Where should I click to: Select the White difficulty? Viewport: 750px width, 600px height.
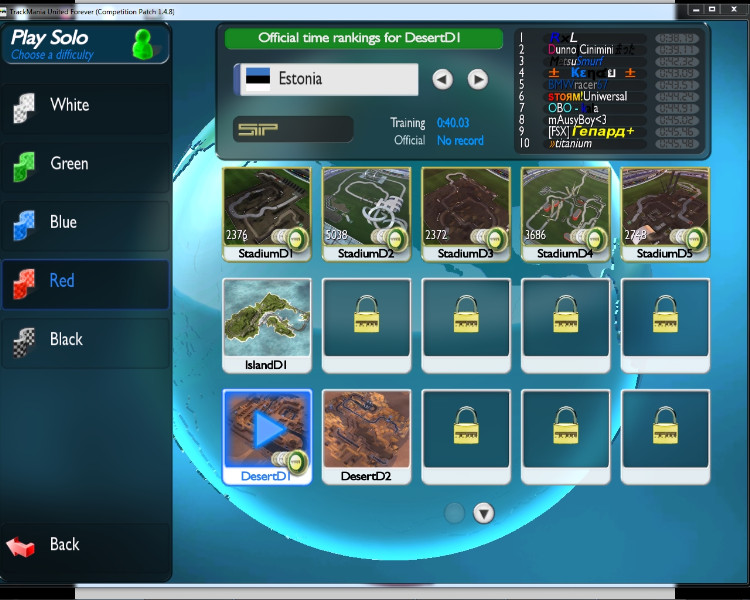84,106
